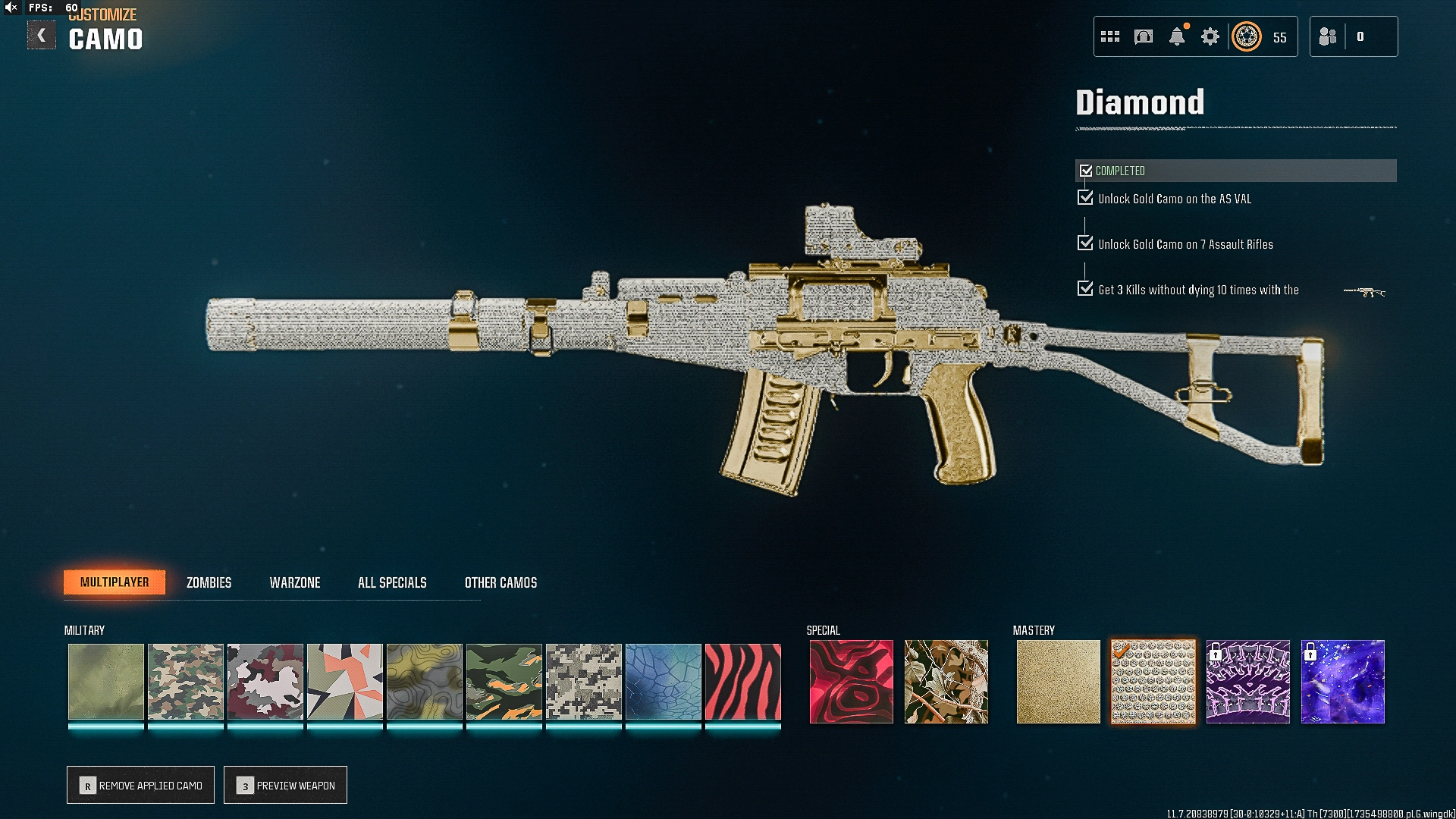Open the grid menu icon

tap(1110, 36)
